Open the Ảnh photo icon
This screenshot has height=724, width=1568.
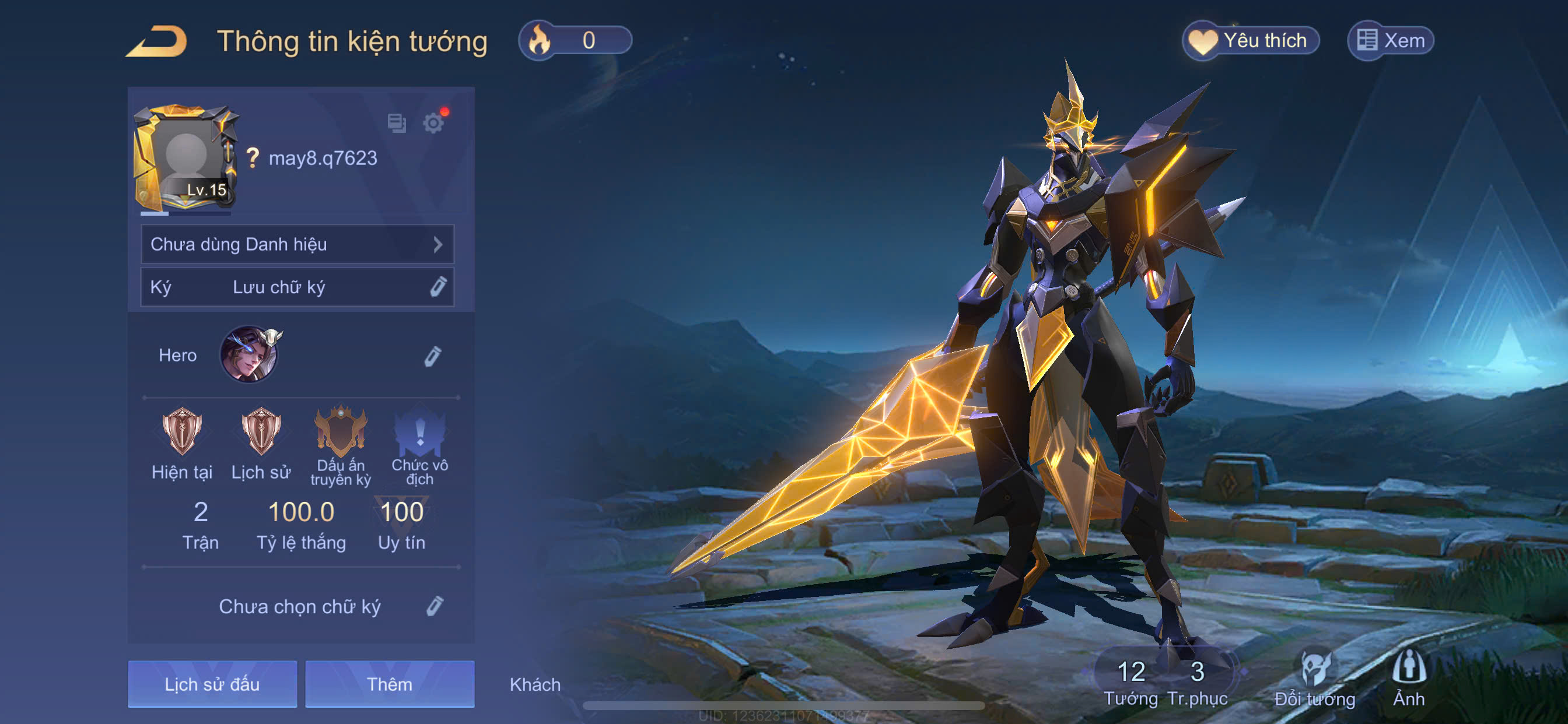(x=1409, y=677)
